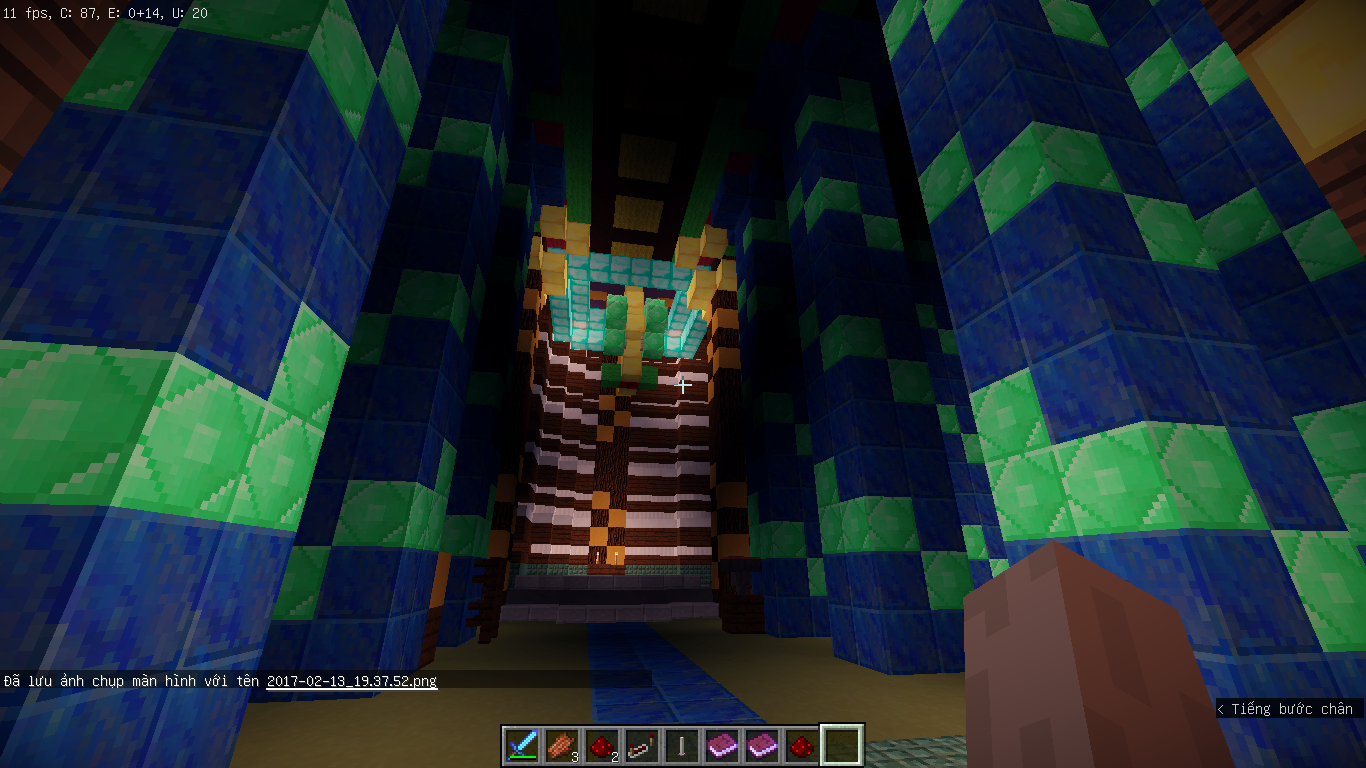1366x768 pixels.
Task: Open the saved screenshot file link
Action: tap(351, 681)
